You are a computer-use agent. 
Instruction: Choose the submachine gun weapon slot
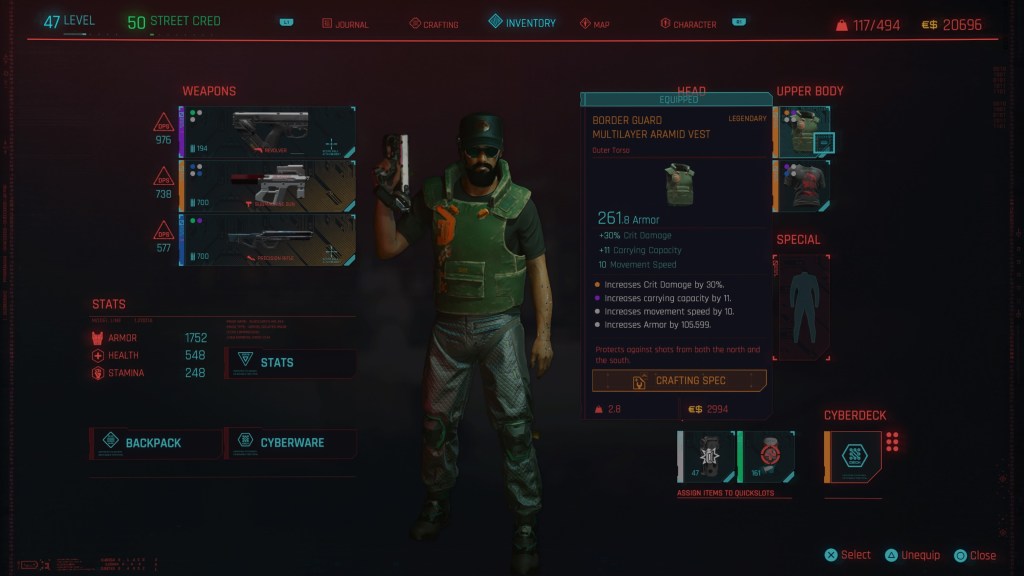[x=267, y=186]
